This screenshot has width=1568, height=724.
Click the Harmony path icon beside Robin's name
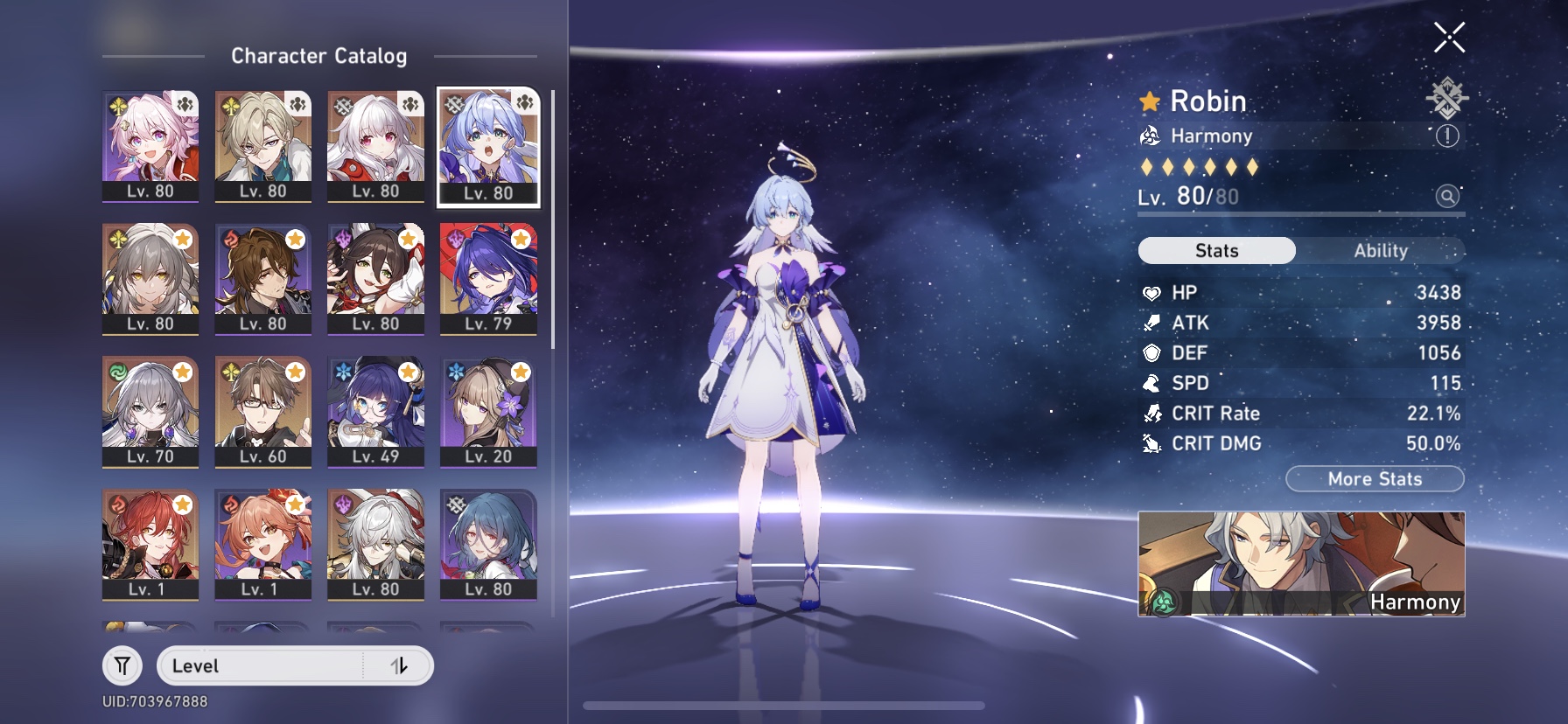(x=1151, y=136)
